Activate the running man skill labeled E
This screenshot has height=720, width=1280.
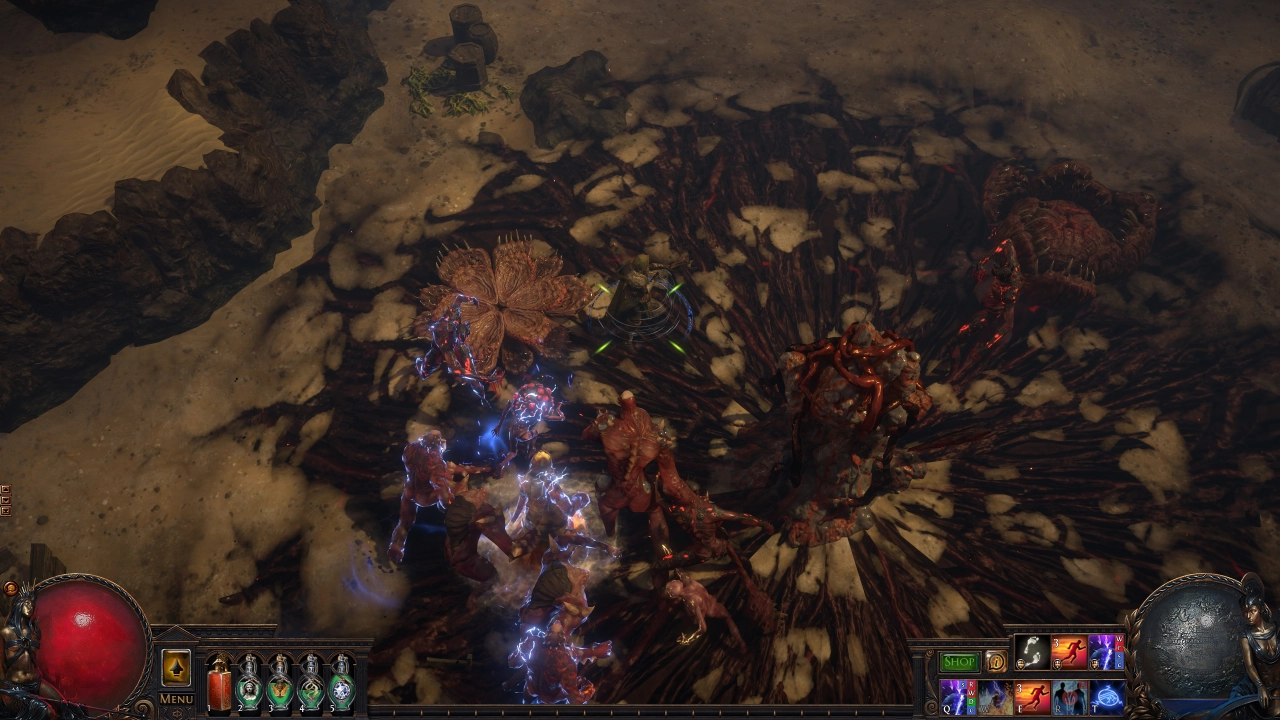(x=1032, y=696)
